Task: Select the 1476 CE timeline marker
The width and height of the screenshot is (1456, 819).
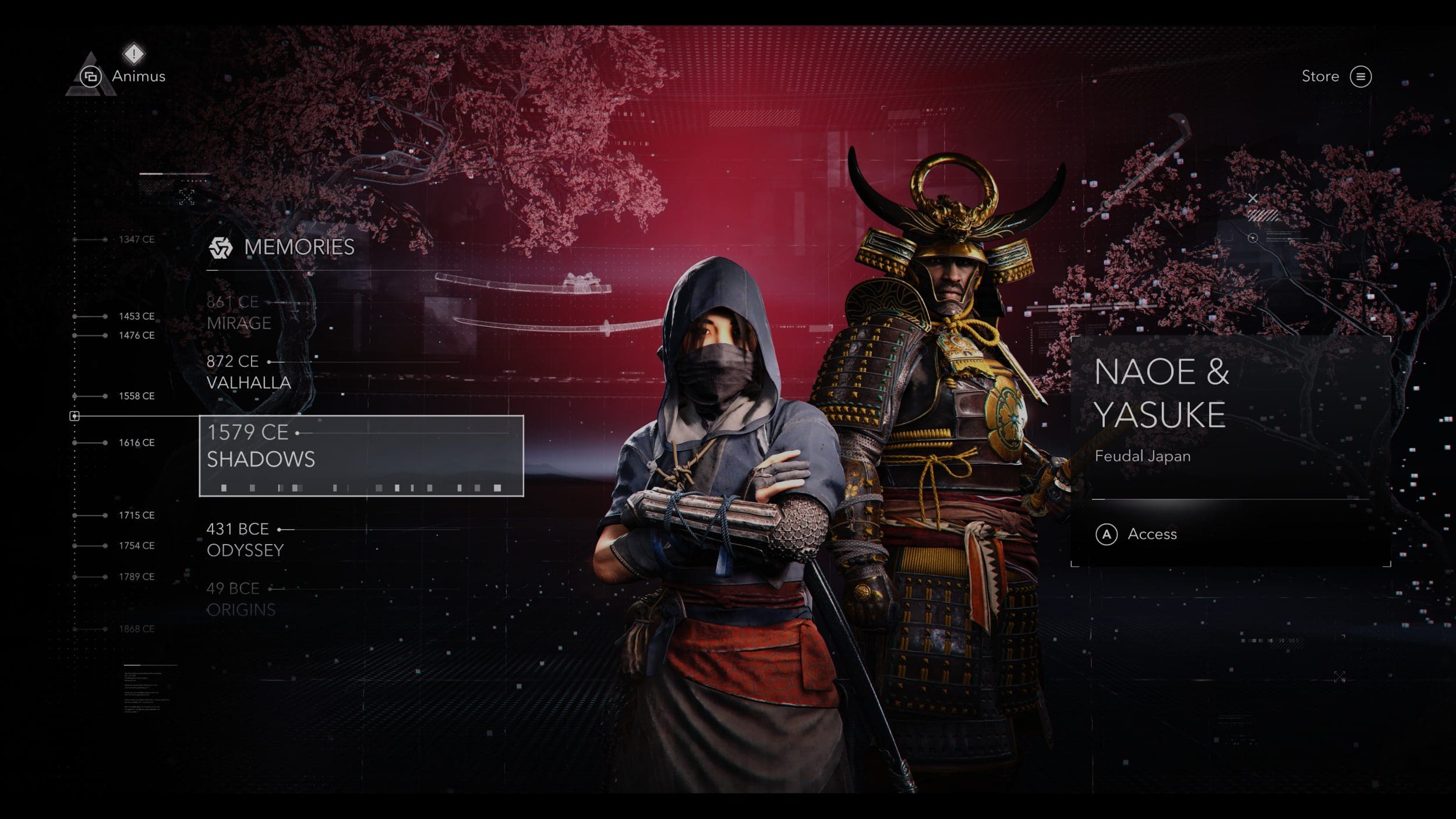Action: (136, 336)
